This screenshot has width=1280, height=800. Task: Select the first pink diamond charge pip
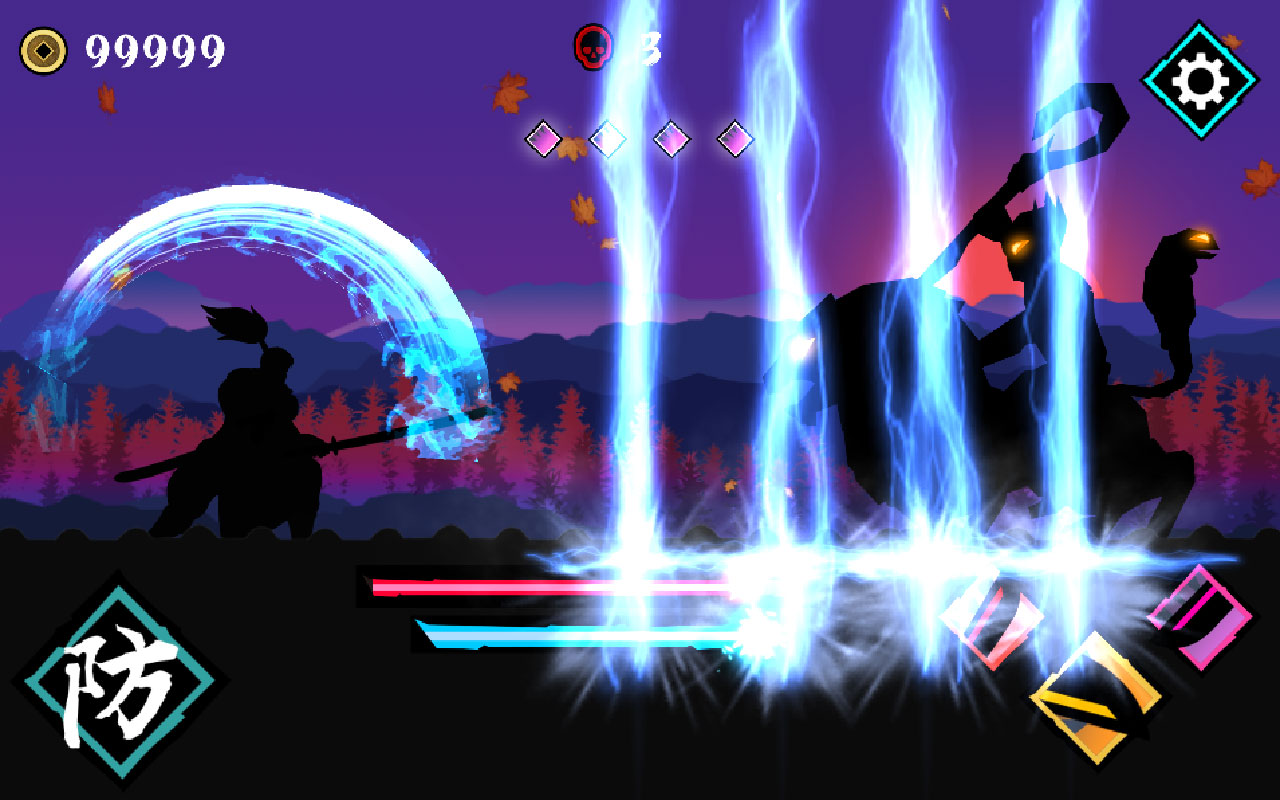click(542, 139)
